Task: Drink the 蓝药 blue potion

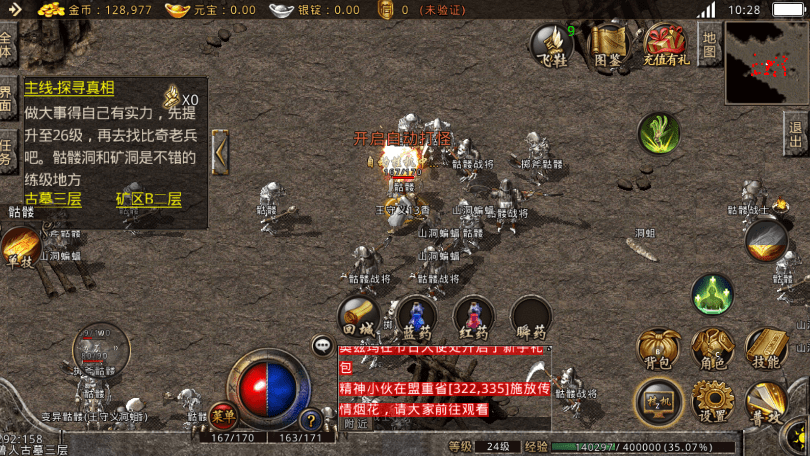Action: click(416, 316)
